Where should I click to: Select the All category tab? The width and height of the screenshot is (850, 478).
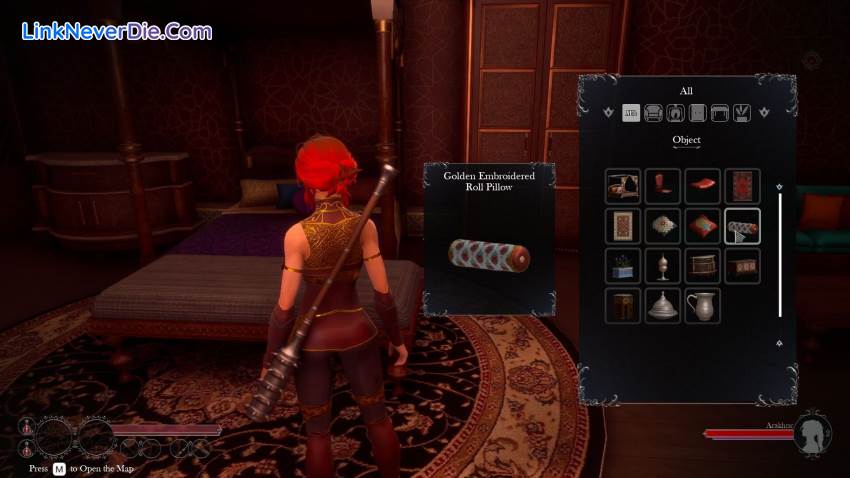(x=631, y=113)
